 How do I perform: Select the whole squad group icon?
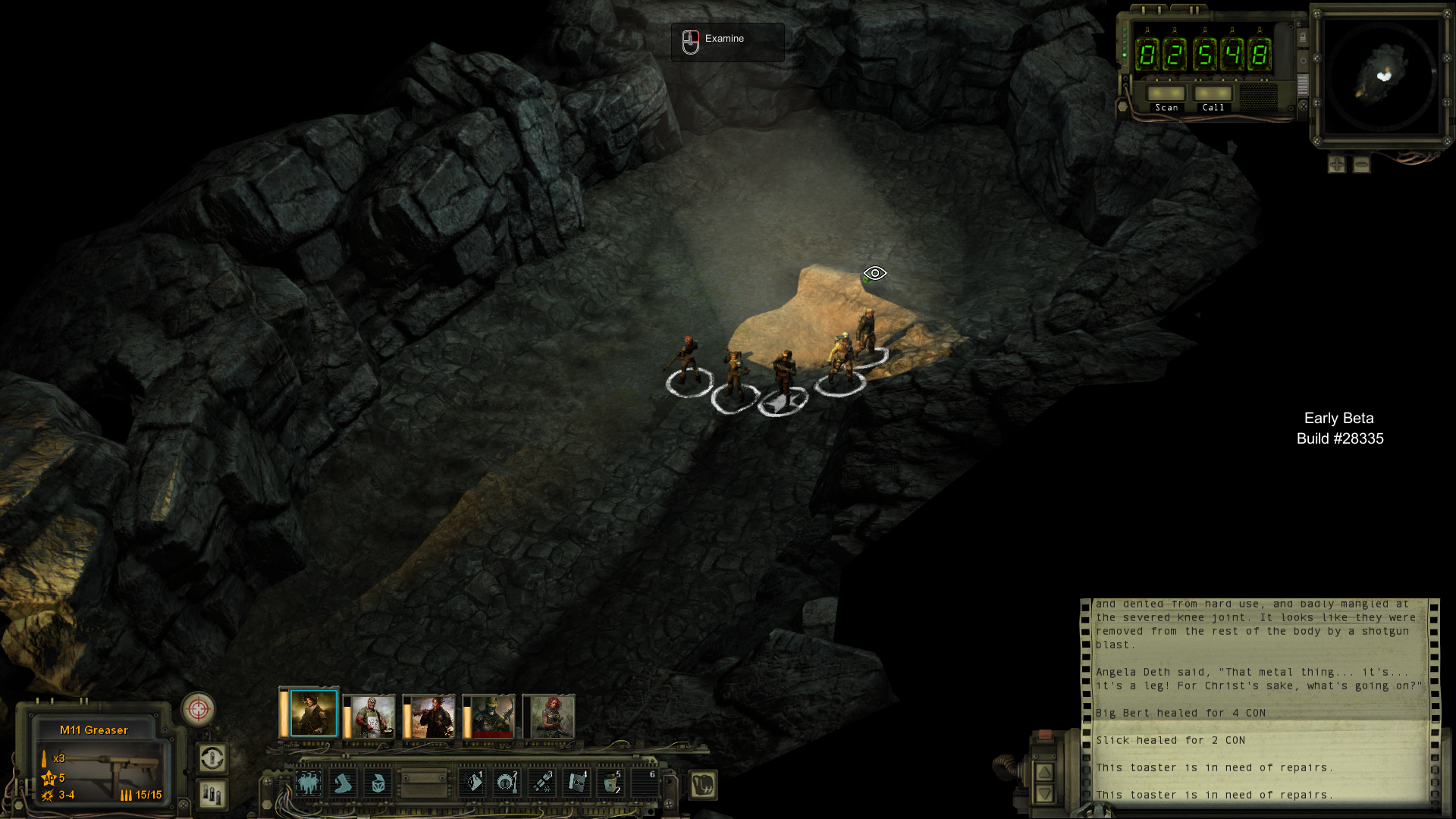[x=308, y=783]
